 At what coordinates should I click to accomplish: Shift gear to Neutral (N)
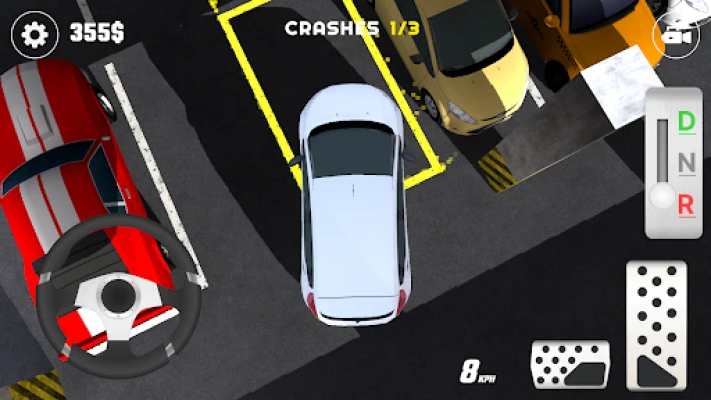pyautogui.click(x=686, y=163)
